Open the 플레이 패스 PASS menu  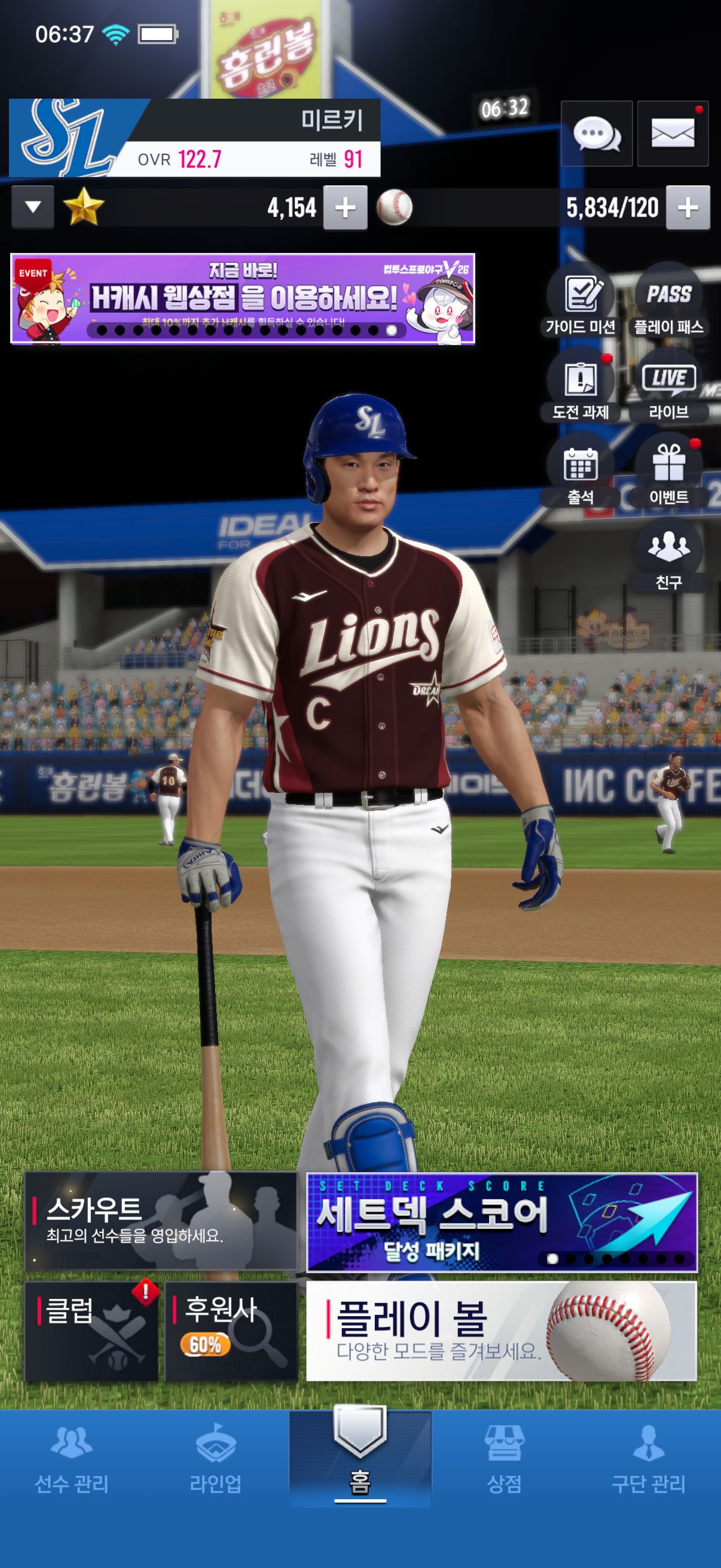tap(668, 301)
